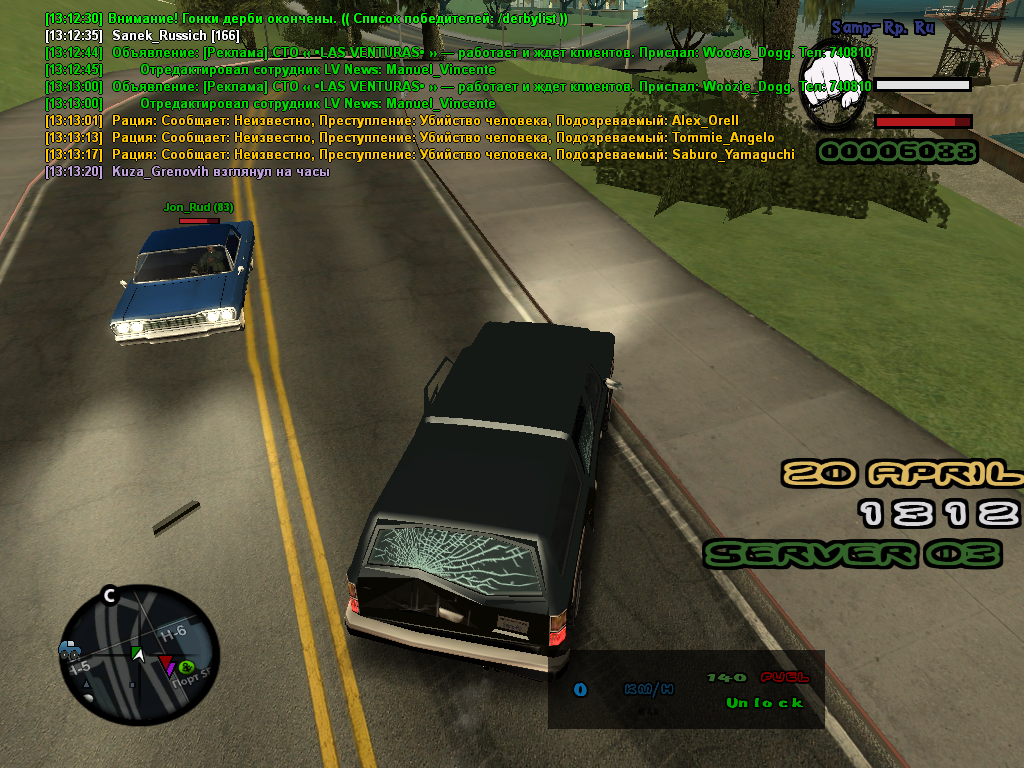Click the north 'C' compass marker on the radar
This screenshot has height=768, width=1024.
coord(110,597)
